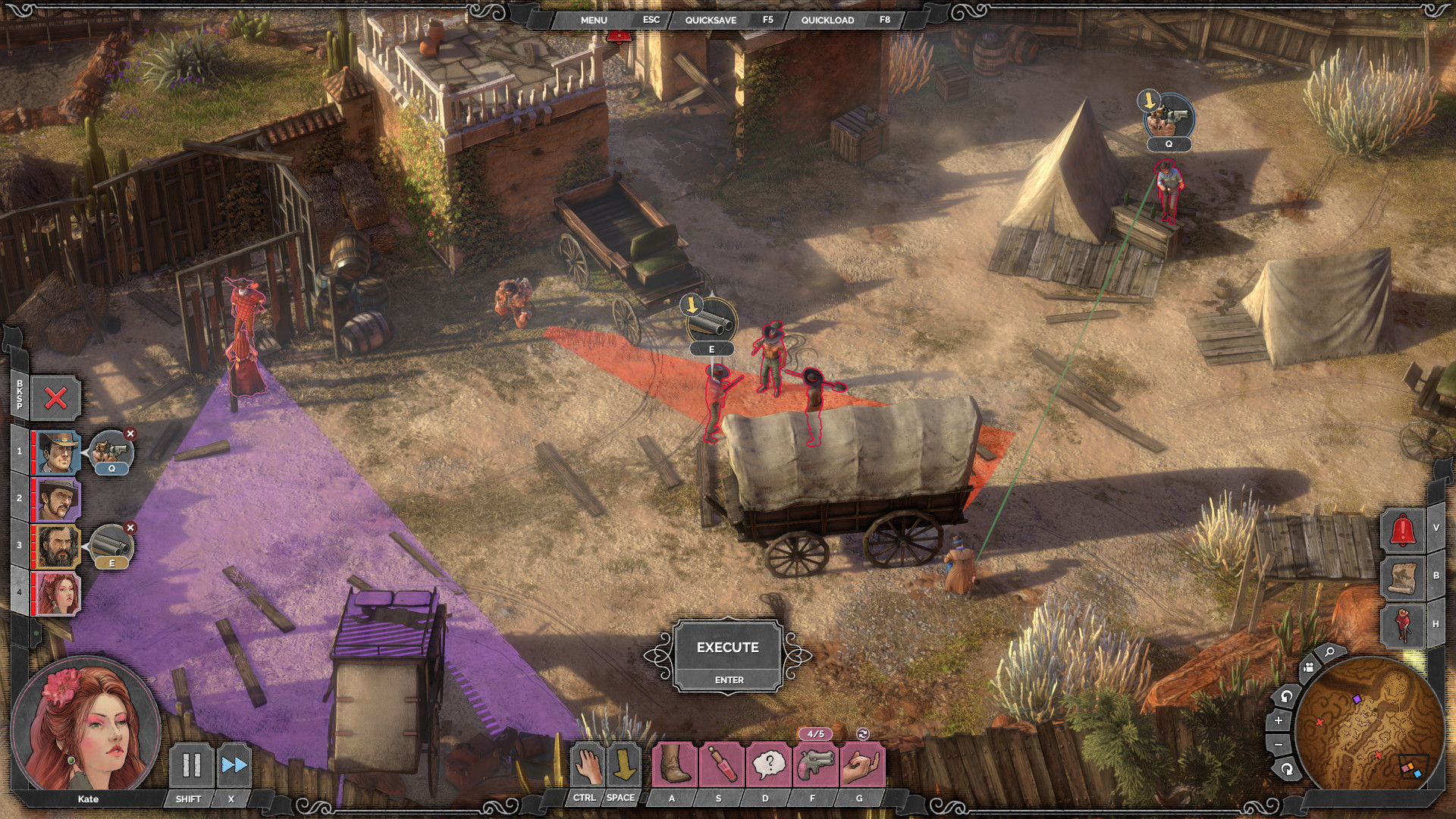Image resolution: width=1456 pixels, height=819 pixels.
Task: Click the magnifier icon above the minimap
Action: pos(1329,652)
